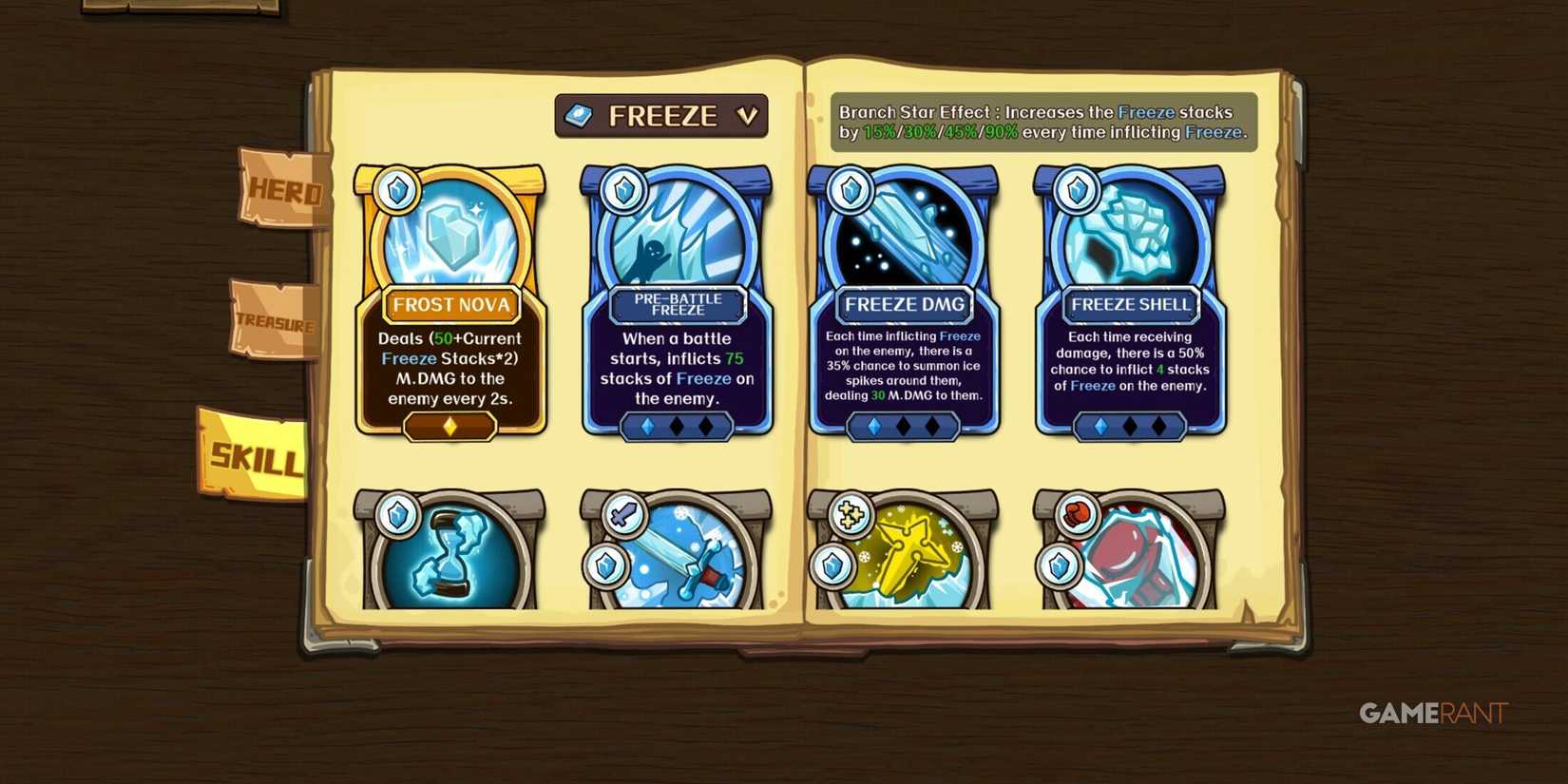Click the freeze badge on Frost Nova card
The width and height of the screenshot is (1568, 784).
coord(396,189)
